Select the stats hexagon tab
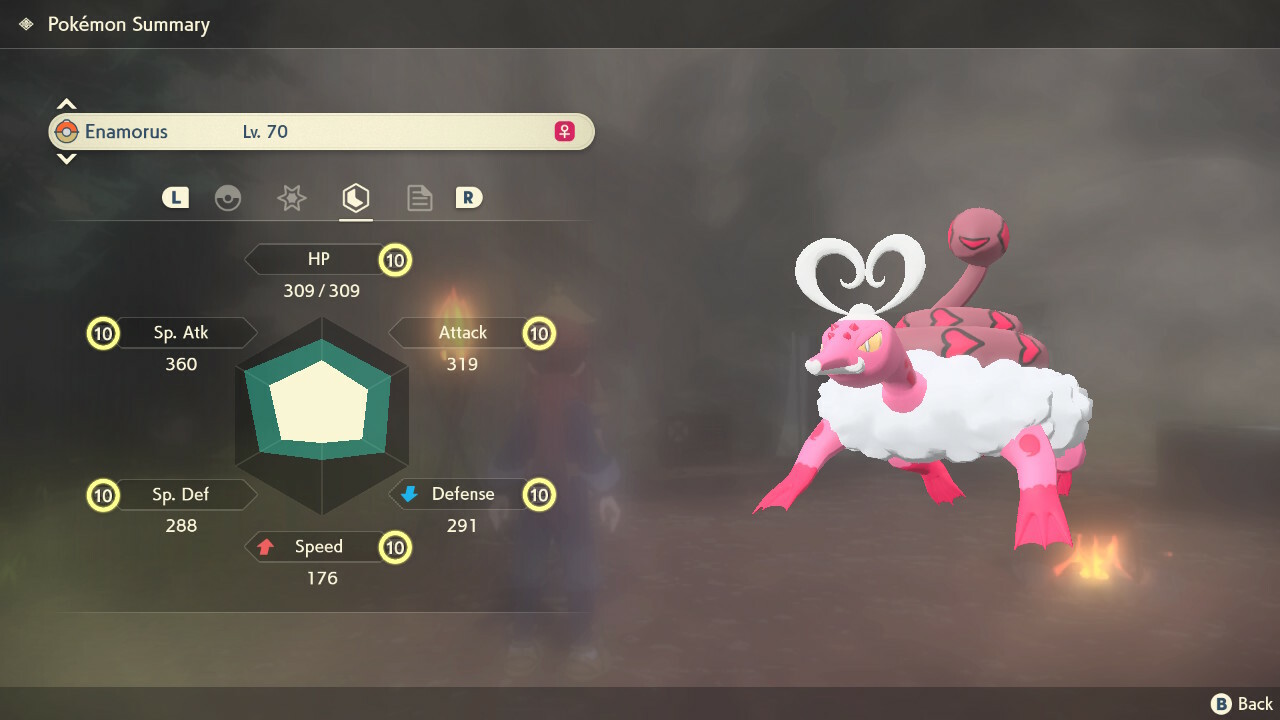The height and width of the screenshot is (720, 1280). point(355,198)
